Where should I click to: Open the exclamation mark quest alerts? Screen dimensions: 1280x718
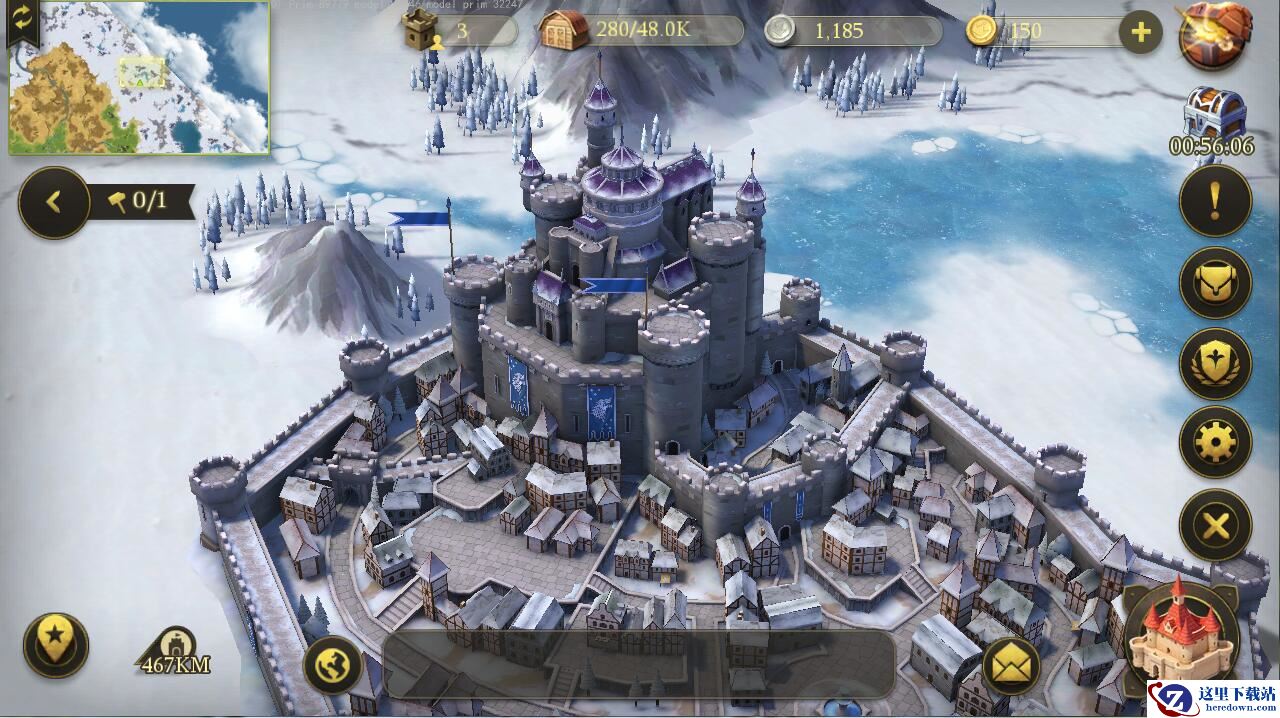pos(1215,201)
